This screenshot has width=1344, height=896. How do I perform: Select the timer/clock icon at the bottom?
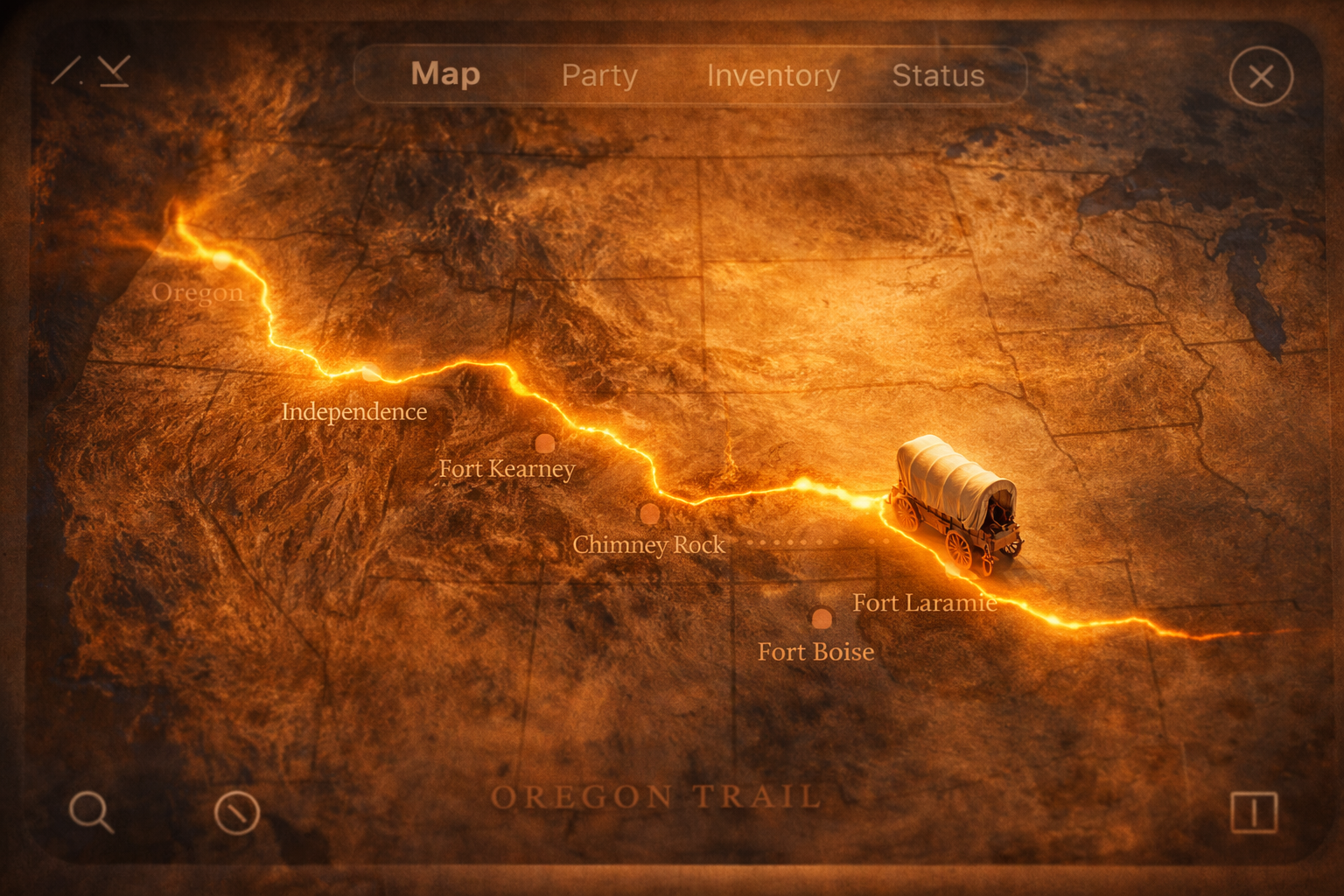(x=235, y=813)
